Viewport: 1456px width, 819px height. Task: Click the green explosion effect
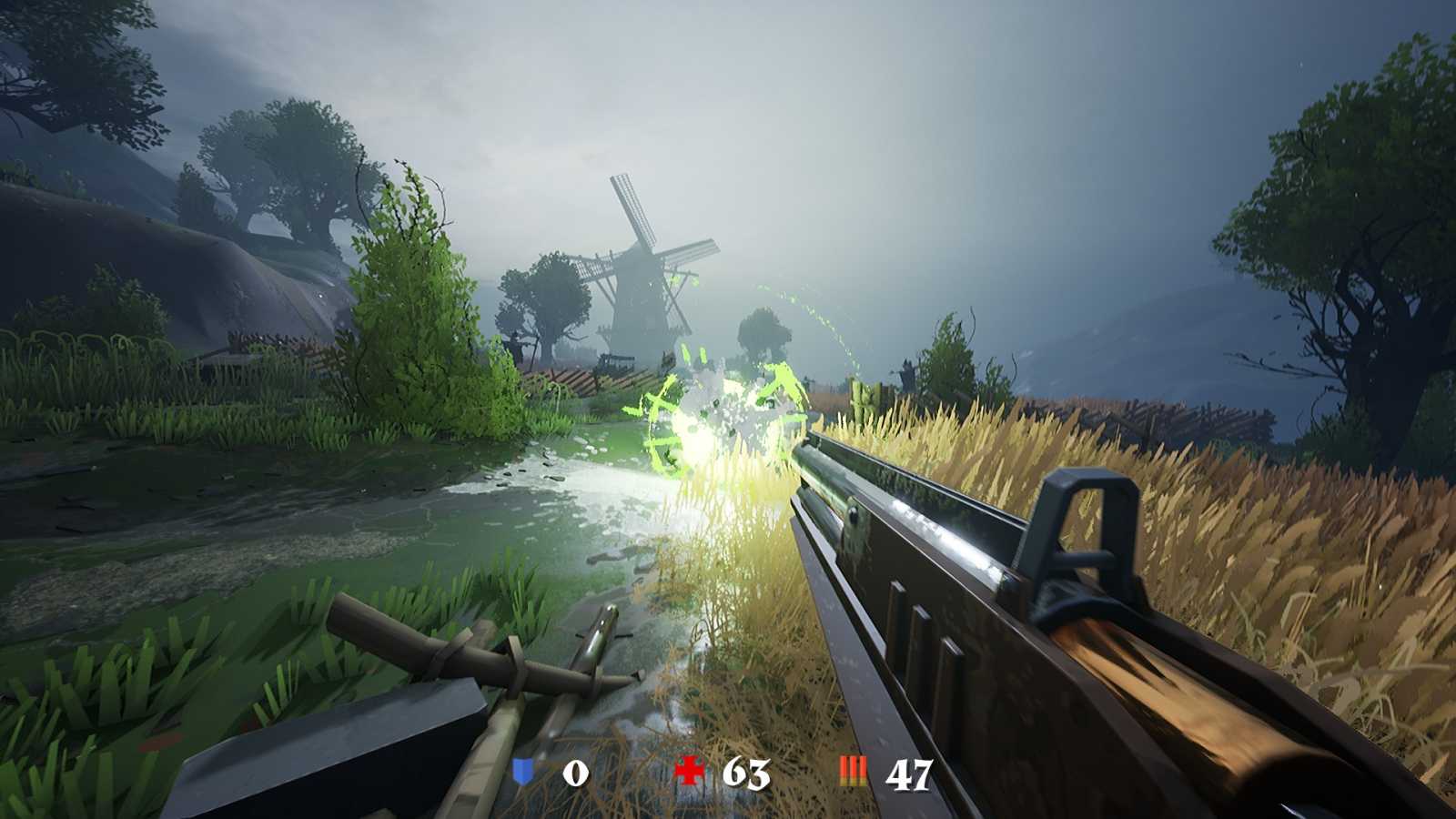coord(719,409)
